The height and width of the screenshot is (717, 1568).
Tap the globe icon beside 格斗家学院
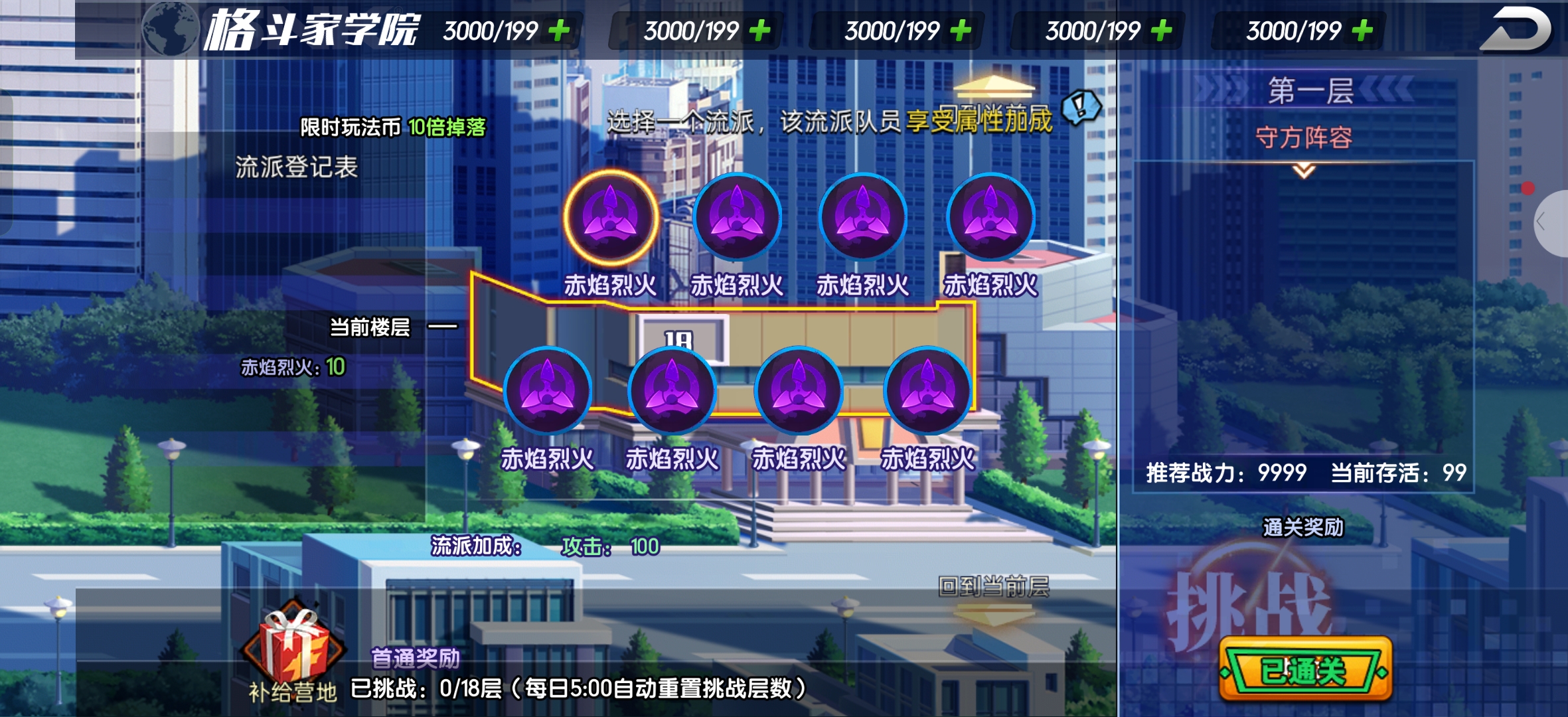point(170,30)
